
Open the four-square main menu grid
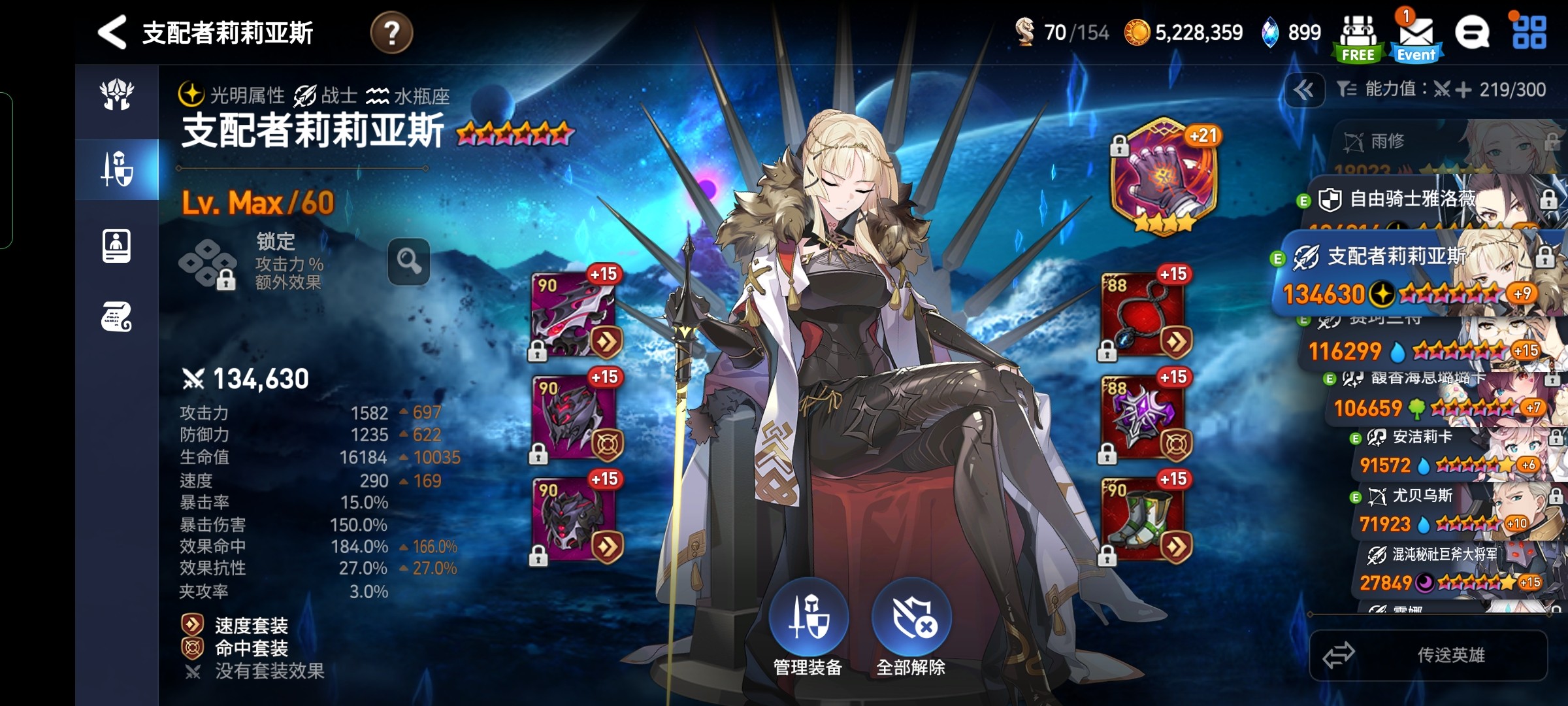pos(1529,33)
